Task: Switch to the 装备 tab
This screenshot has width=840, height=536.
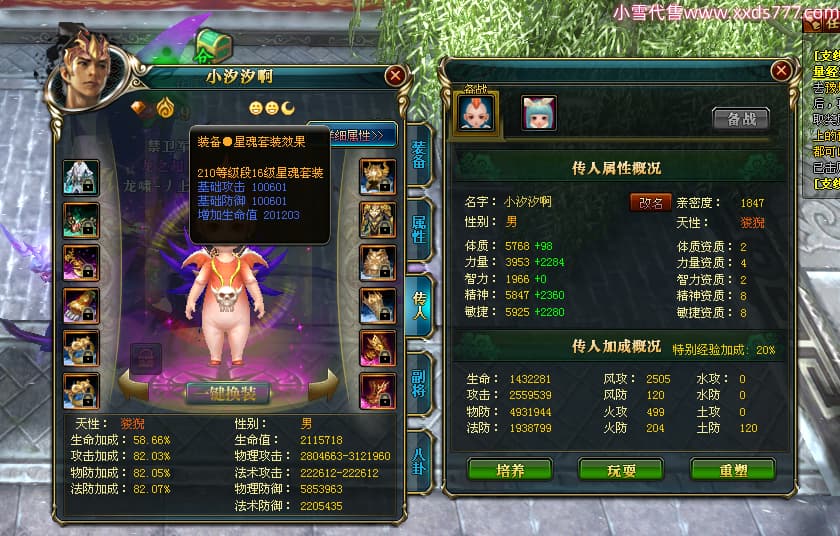Action: click(419, 155)
